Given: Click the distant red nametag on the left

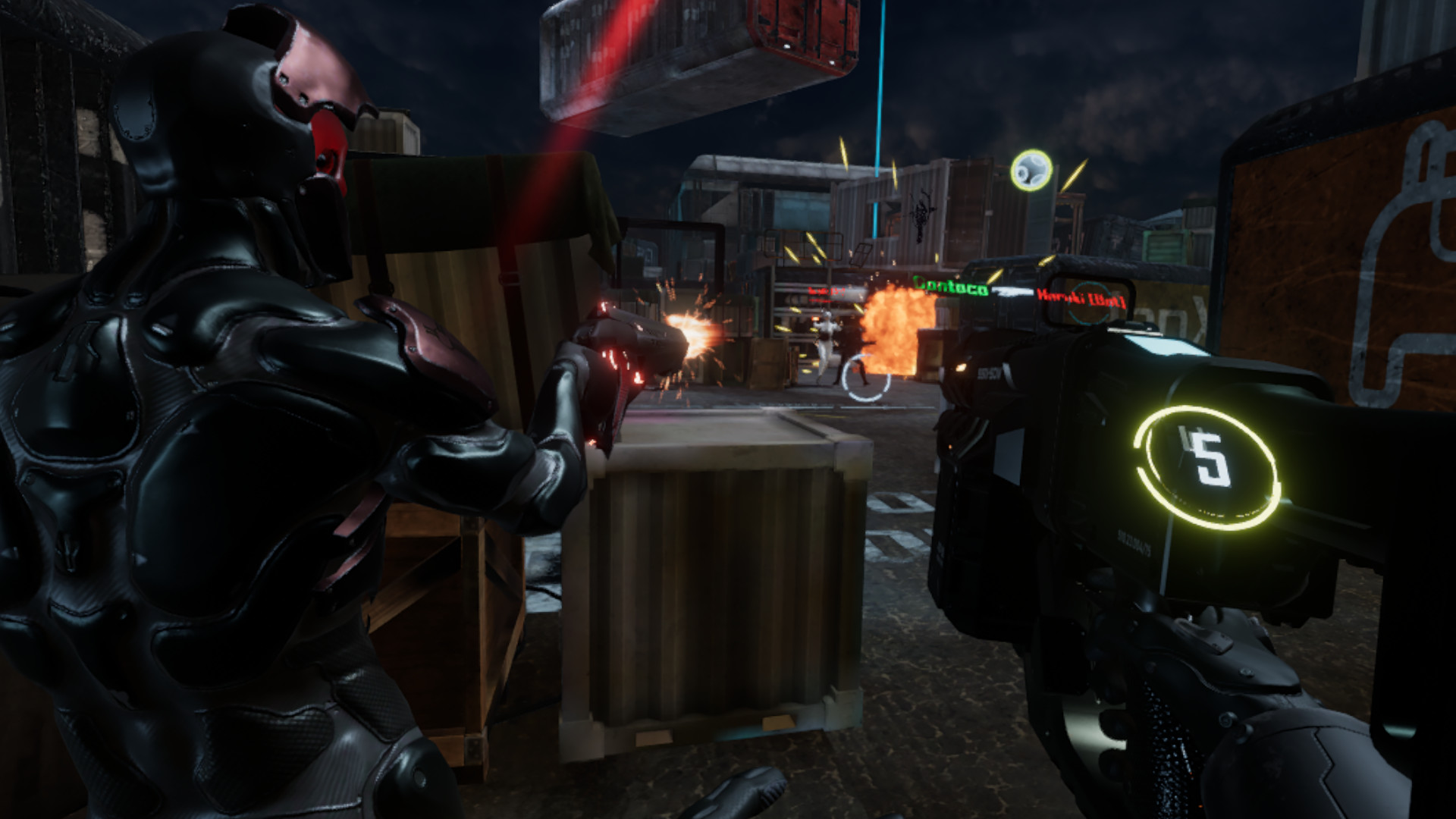Looking at the screenshot, I should [827, 291].
